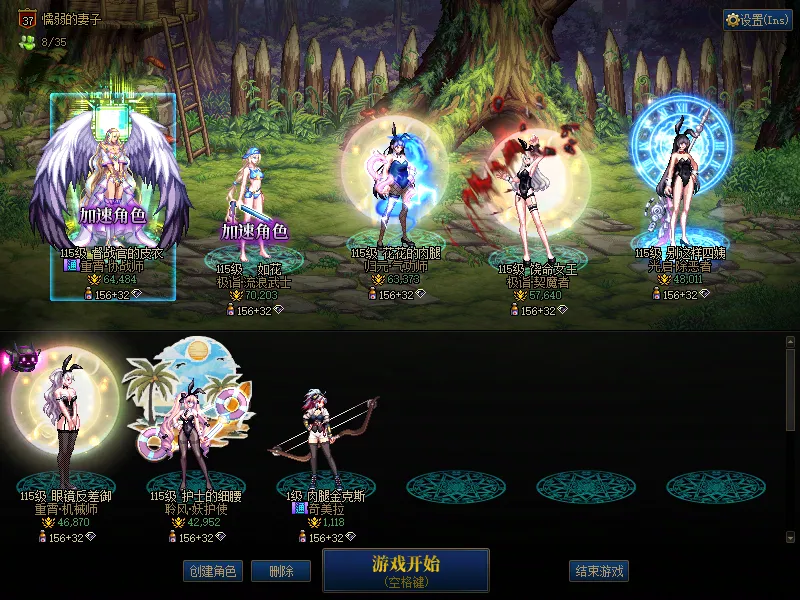Click the character list scrollbar
This screenshot has width=800, height=600.
coord(790,390)
